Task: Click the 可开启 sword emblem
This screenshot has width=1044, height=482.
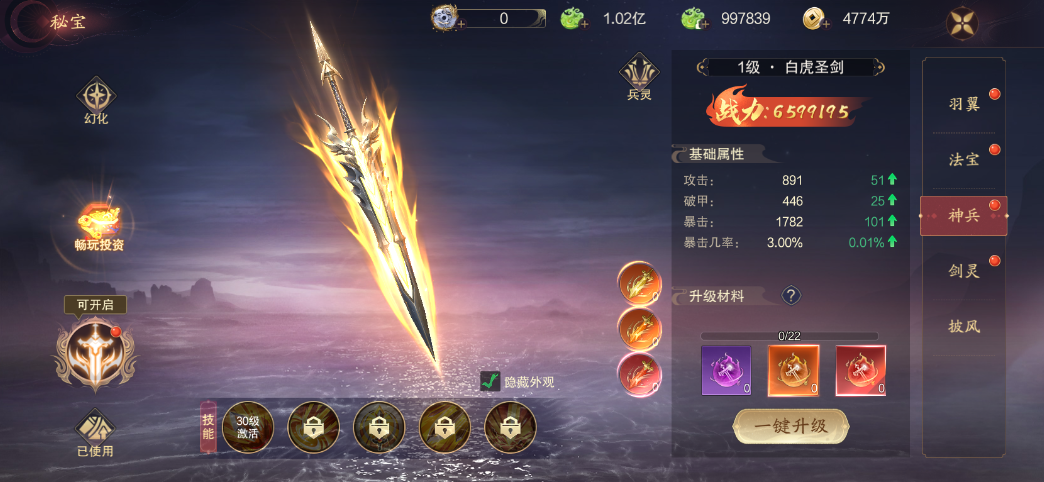Action: click(x=95, y=351)
